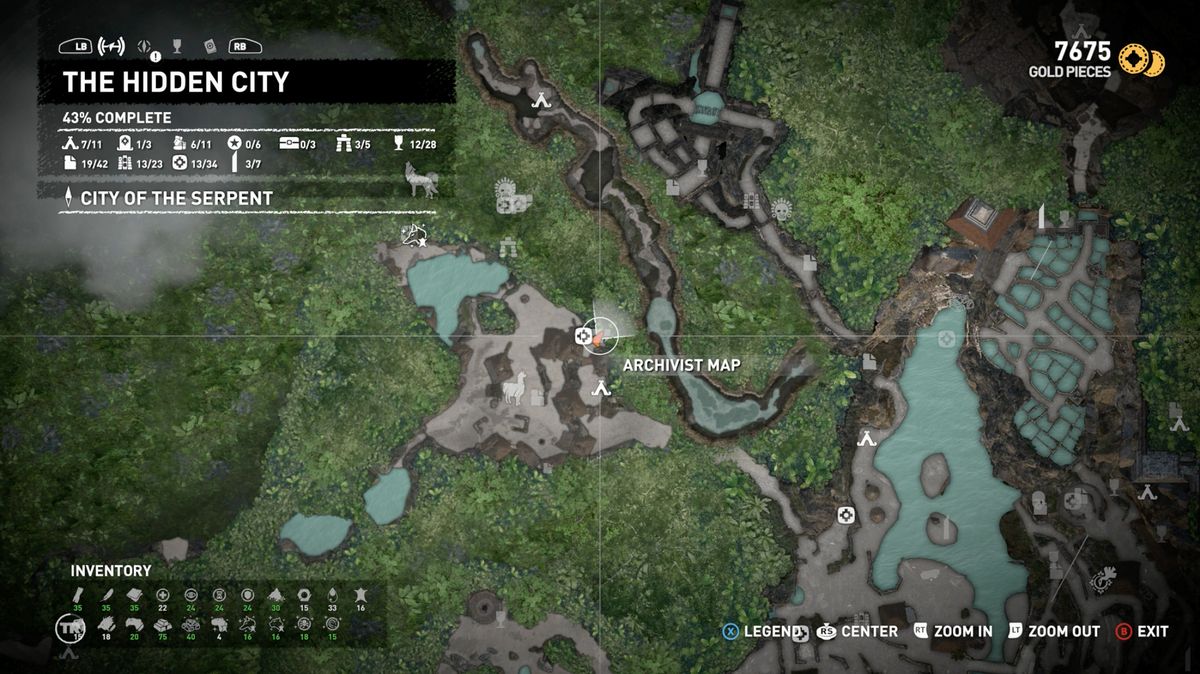Click the gold bars inventory icon

(163, 624)
